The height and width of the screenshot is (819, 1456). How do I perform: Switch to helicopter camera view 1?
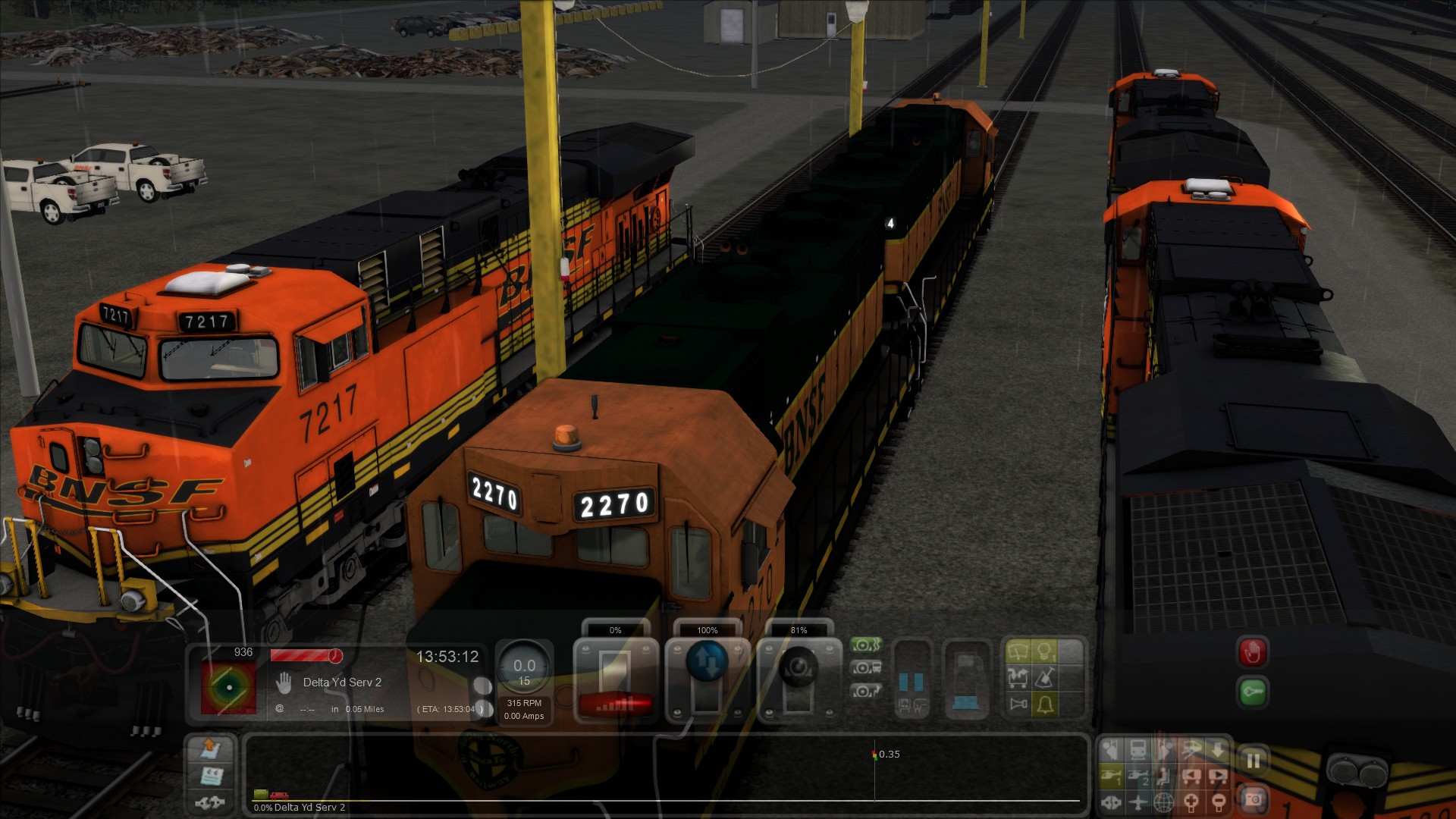coord(1112,777)
